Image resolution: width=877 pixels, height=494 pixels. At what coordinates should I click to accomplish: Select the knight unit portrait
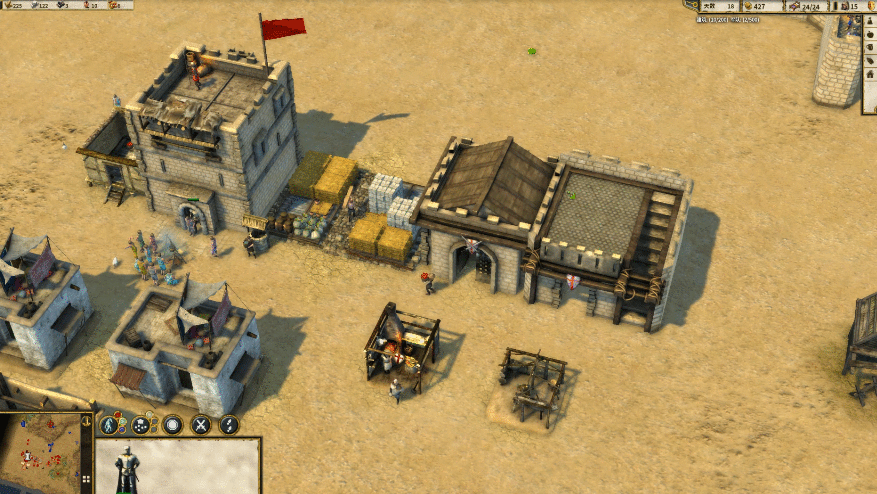[x=127, y=467]
